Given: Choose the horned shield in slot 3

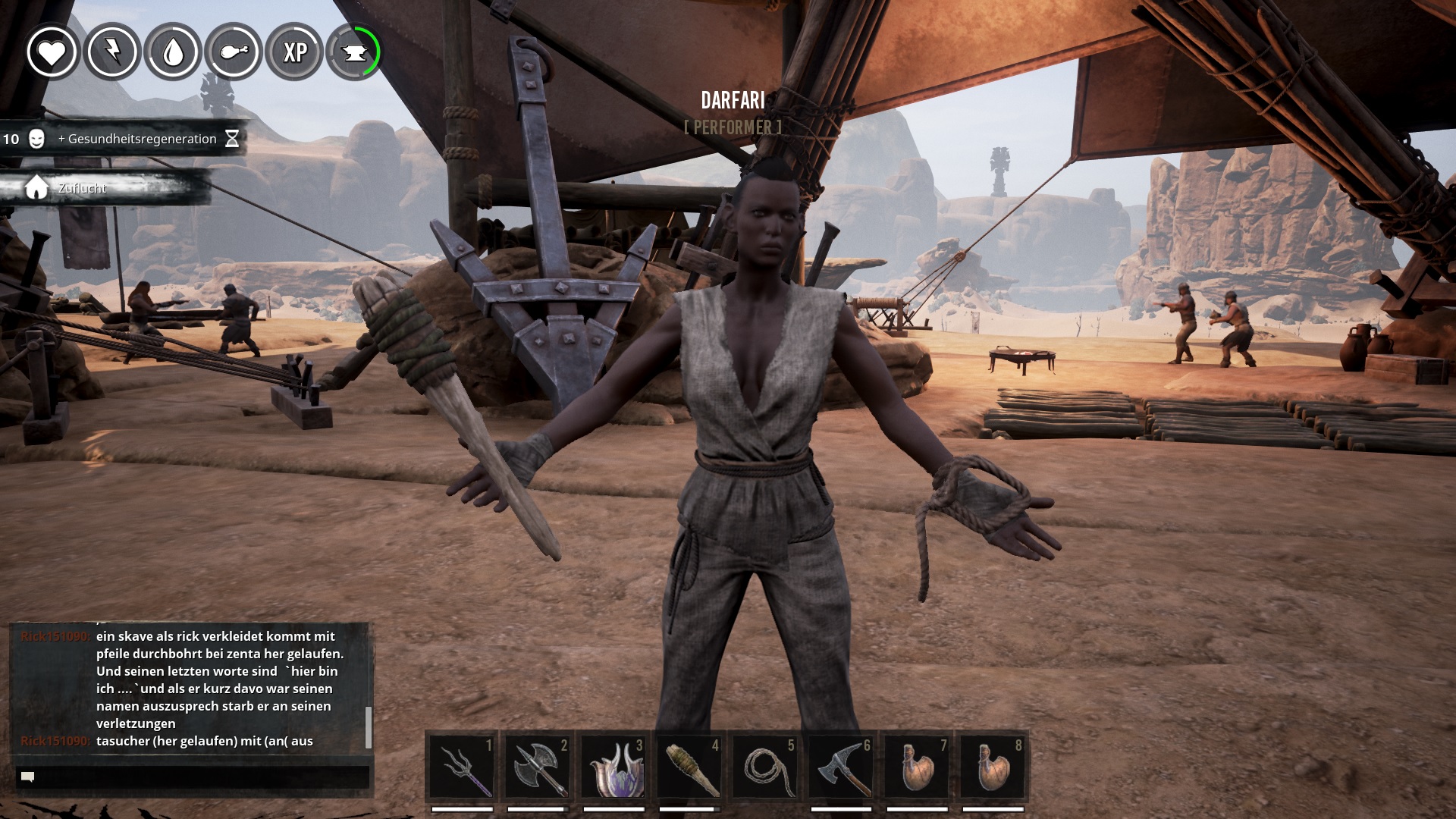Looking at the screenshot, I should [x=613, y=767].
